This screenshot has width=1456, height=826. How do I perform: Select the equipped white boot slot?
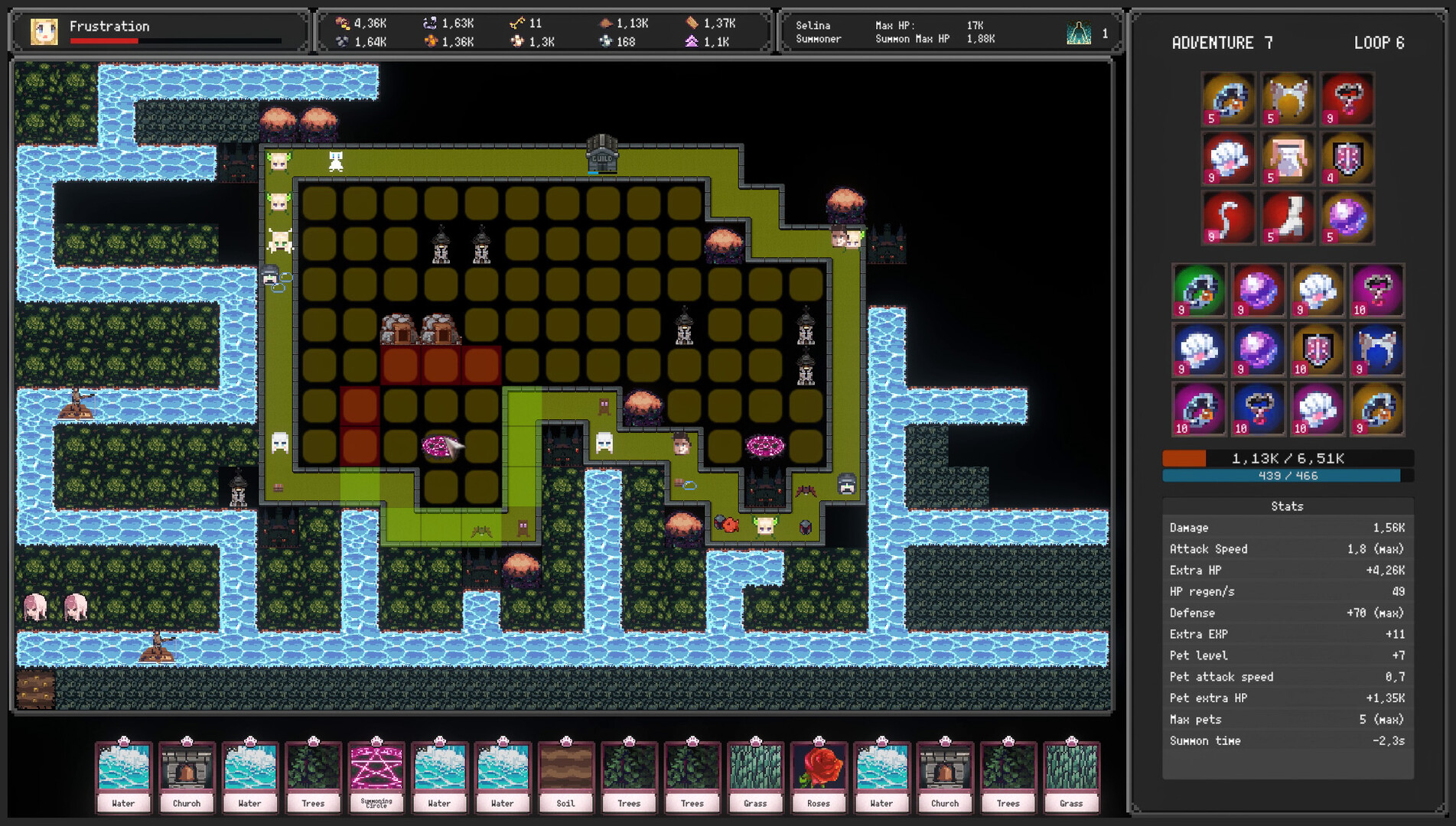pyautogui.click(x=1288, y=218)
